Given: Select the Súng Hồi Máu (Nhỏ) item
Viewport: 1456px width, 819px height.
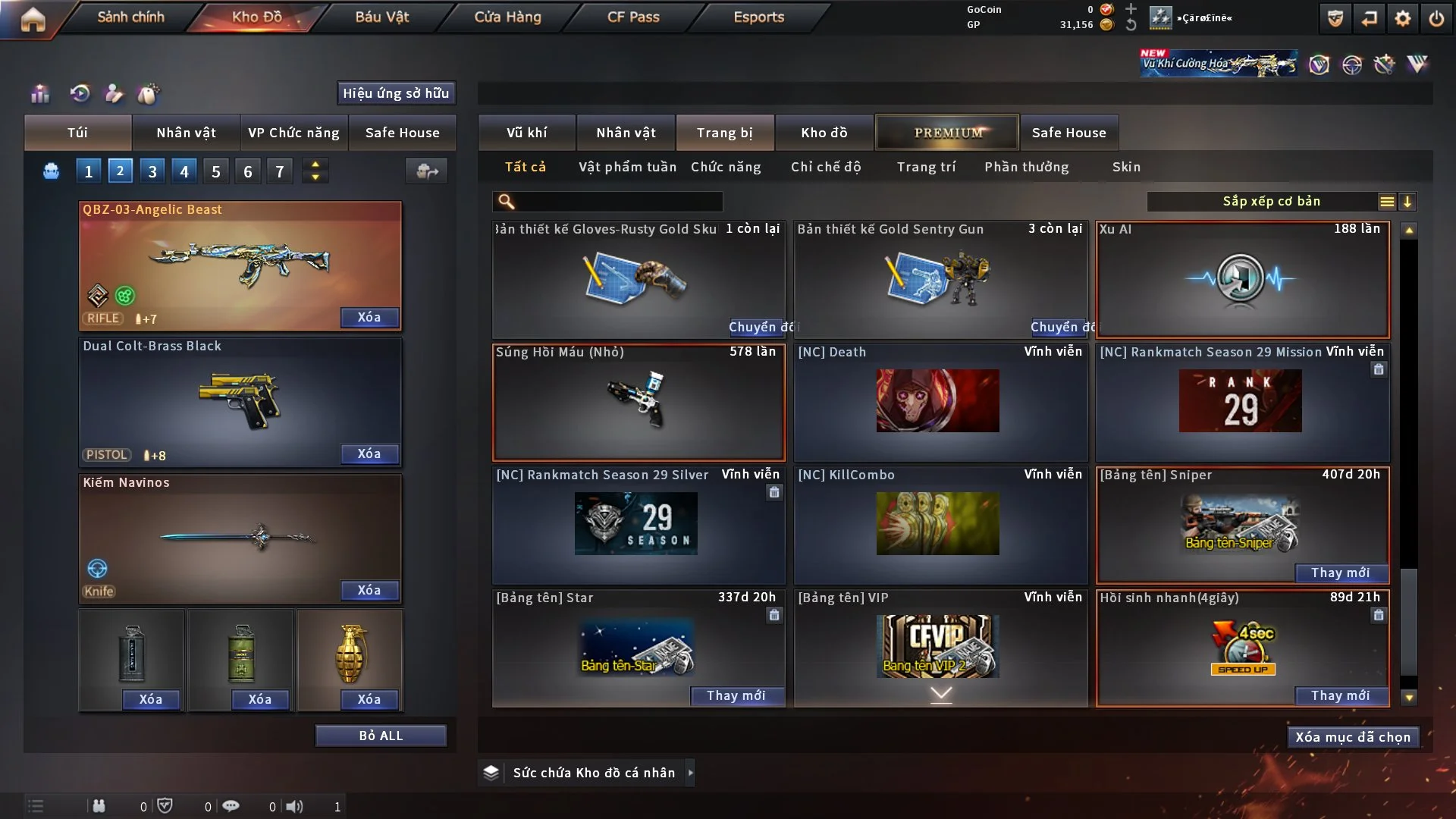Looking at the screenshot, I should tap(639, 403).
